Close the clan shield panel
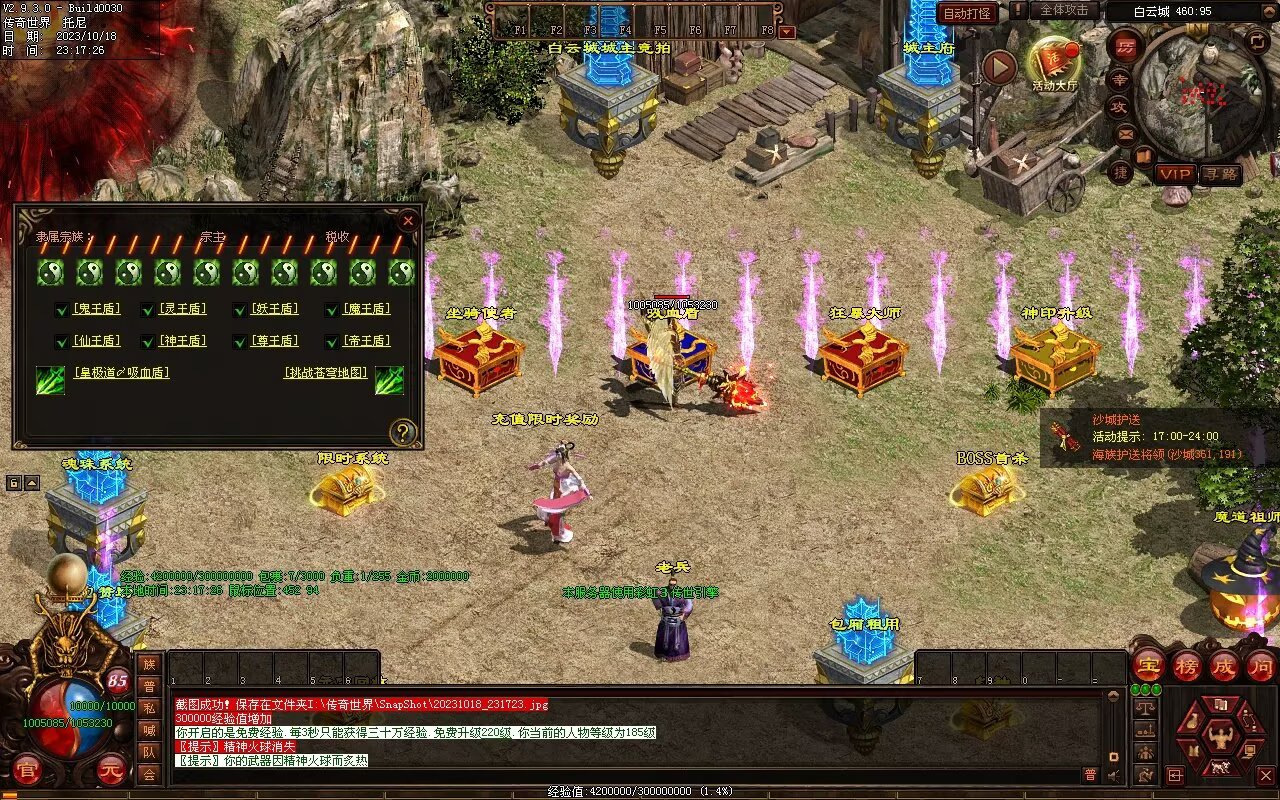Image resolution: width=1280 pixels, height=800 pixels. [408, 221]
